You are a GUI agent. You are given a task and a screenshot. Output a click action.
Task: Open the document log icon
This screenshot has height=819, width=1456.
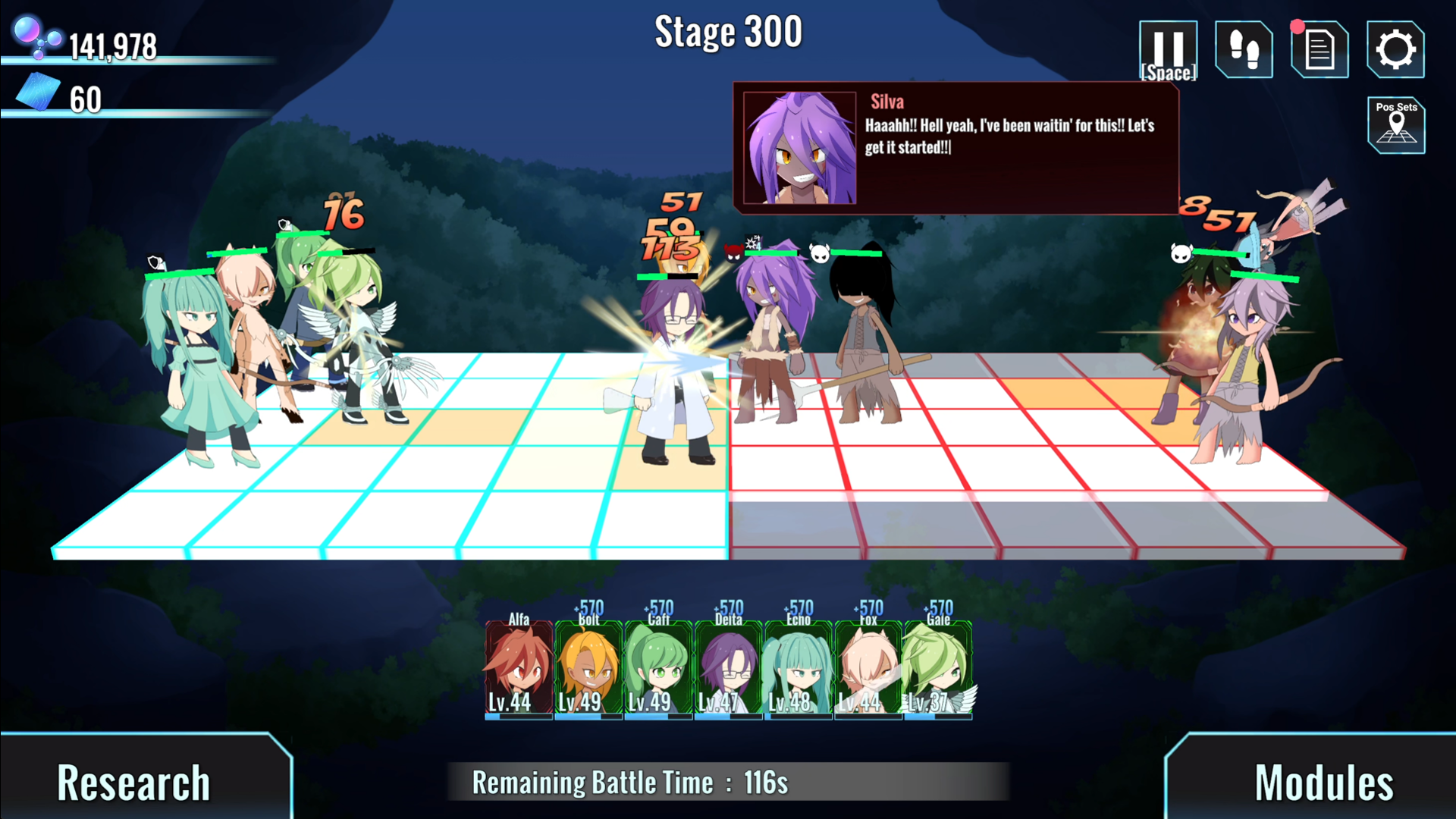[x=1319, y=50]
